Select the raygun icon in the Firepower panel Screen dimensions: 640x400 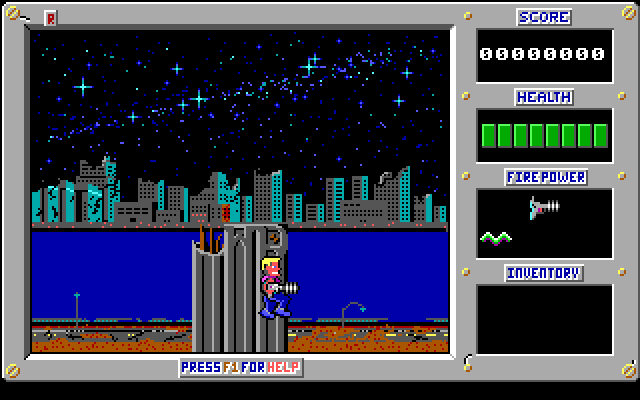(545, 207)
